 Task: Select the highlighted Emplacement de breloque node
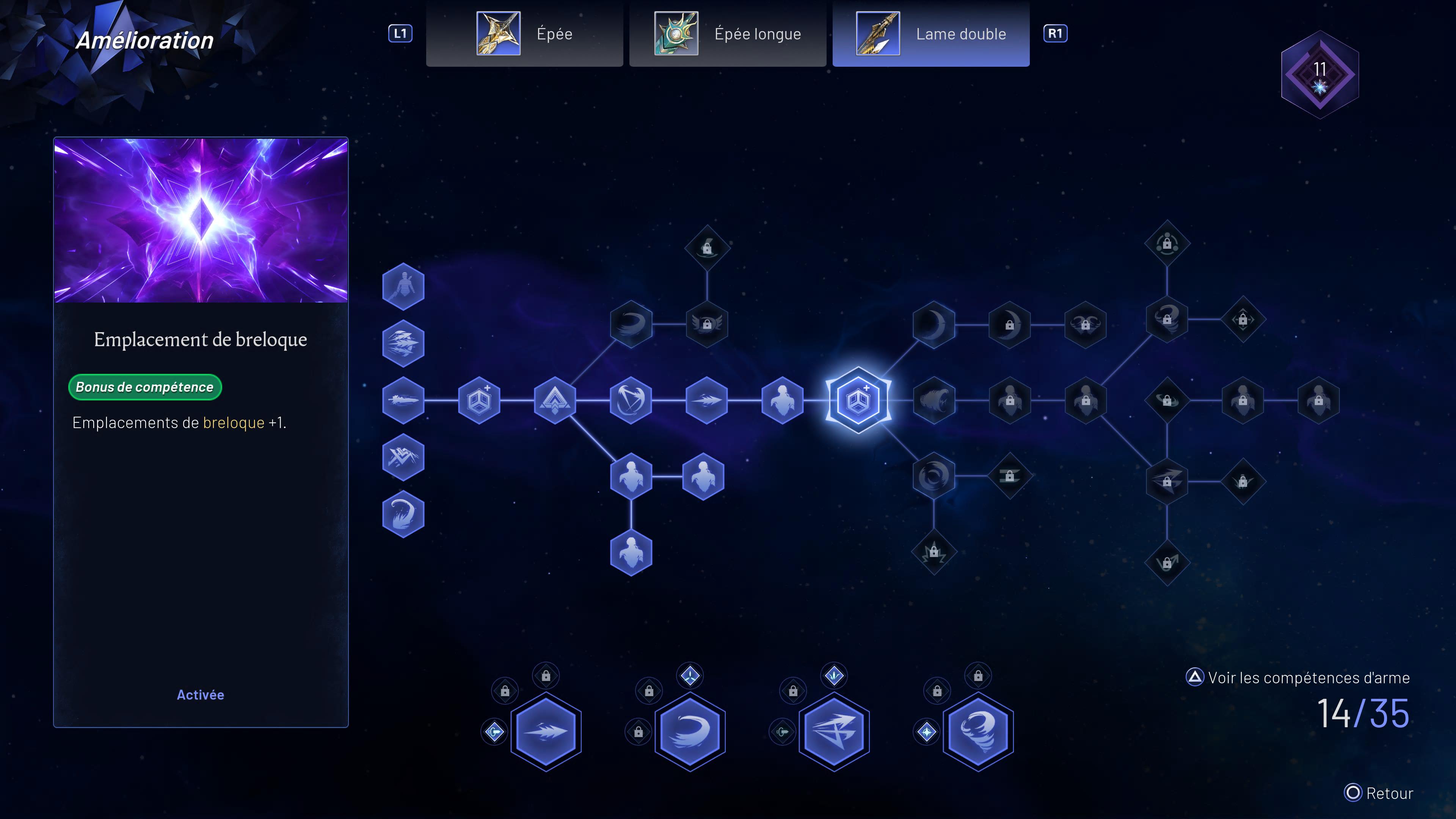click(858, 400)
